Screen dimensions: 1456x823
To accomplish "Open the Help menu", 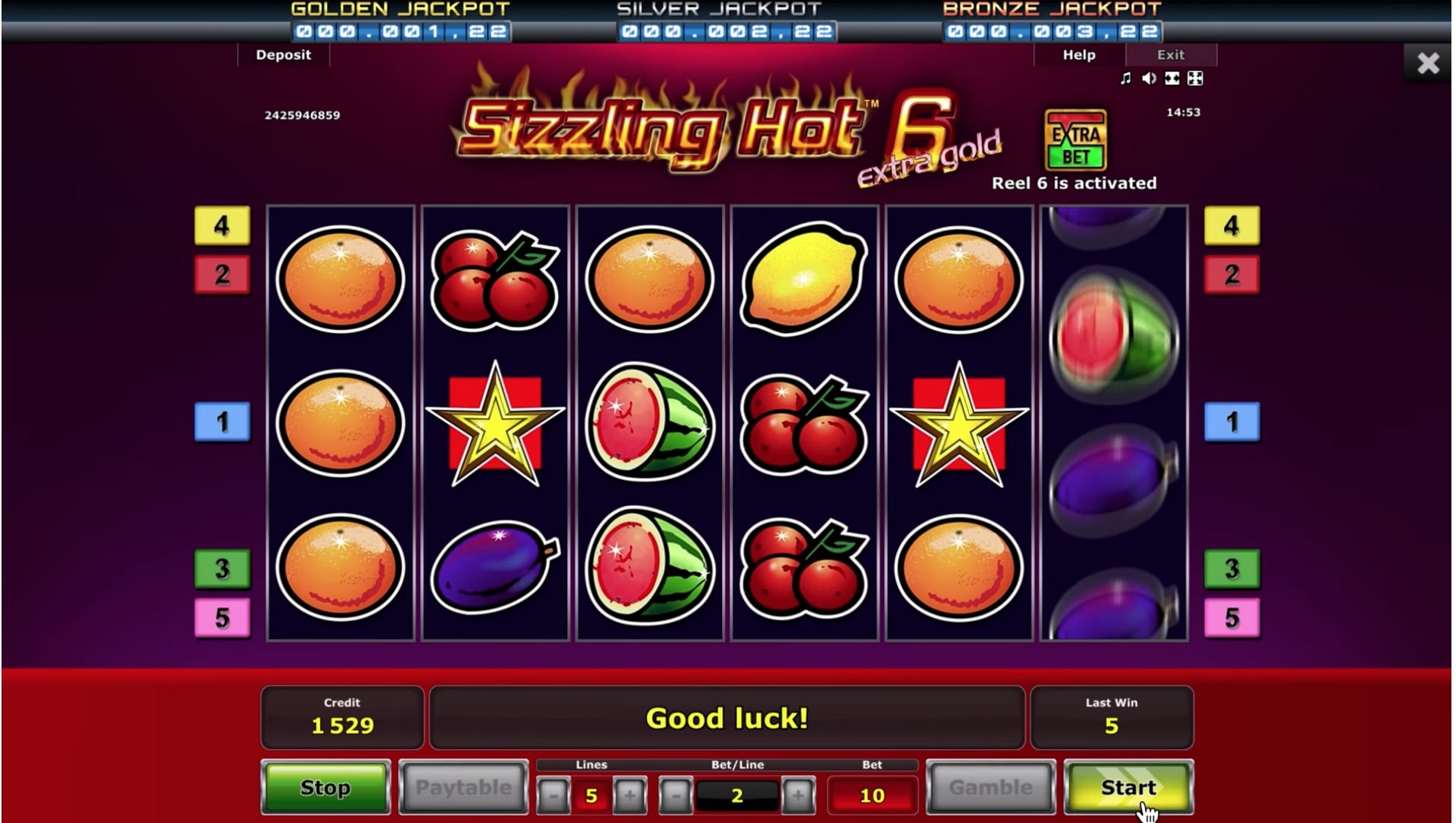I will coord(1079,55).
